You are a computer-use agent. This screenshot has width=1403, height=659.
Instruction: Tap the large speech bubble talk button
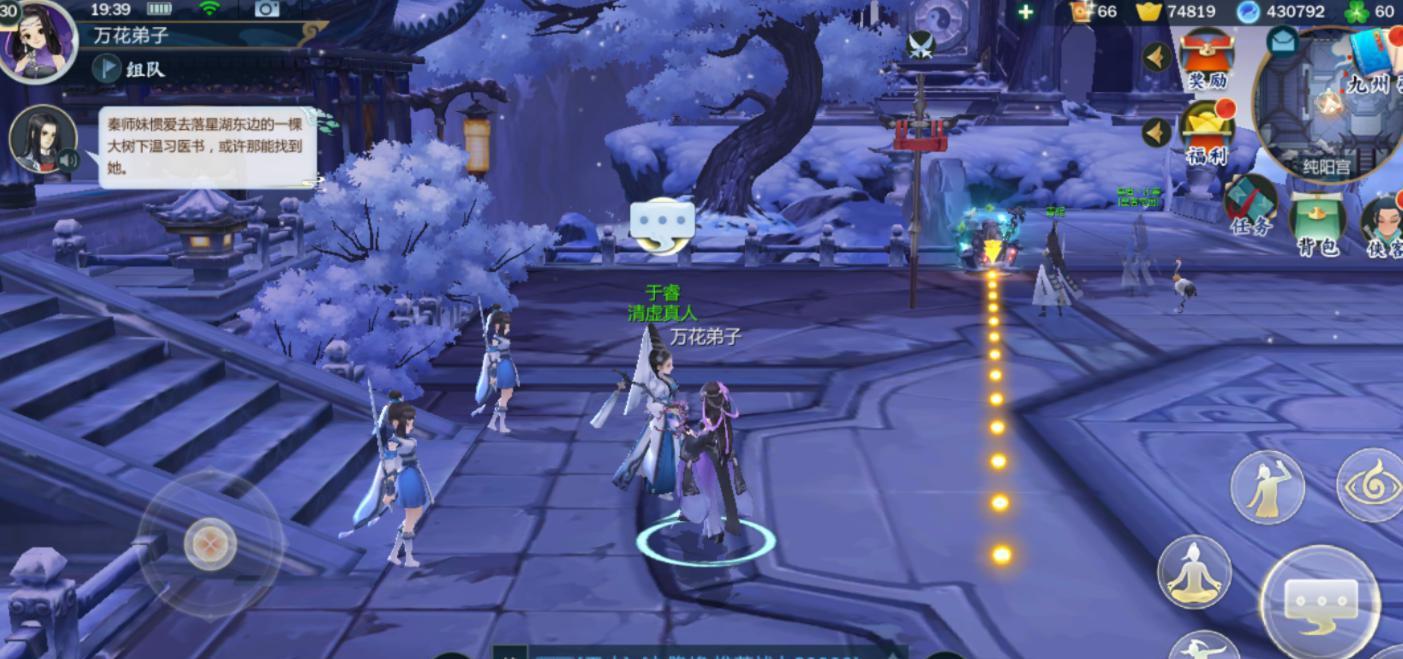click(1320, 602)
